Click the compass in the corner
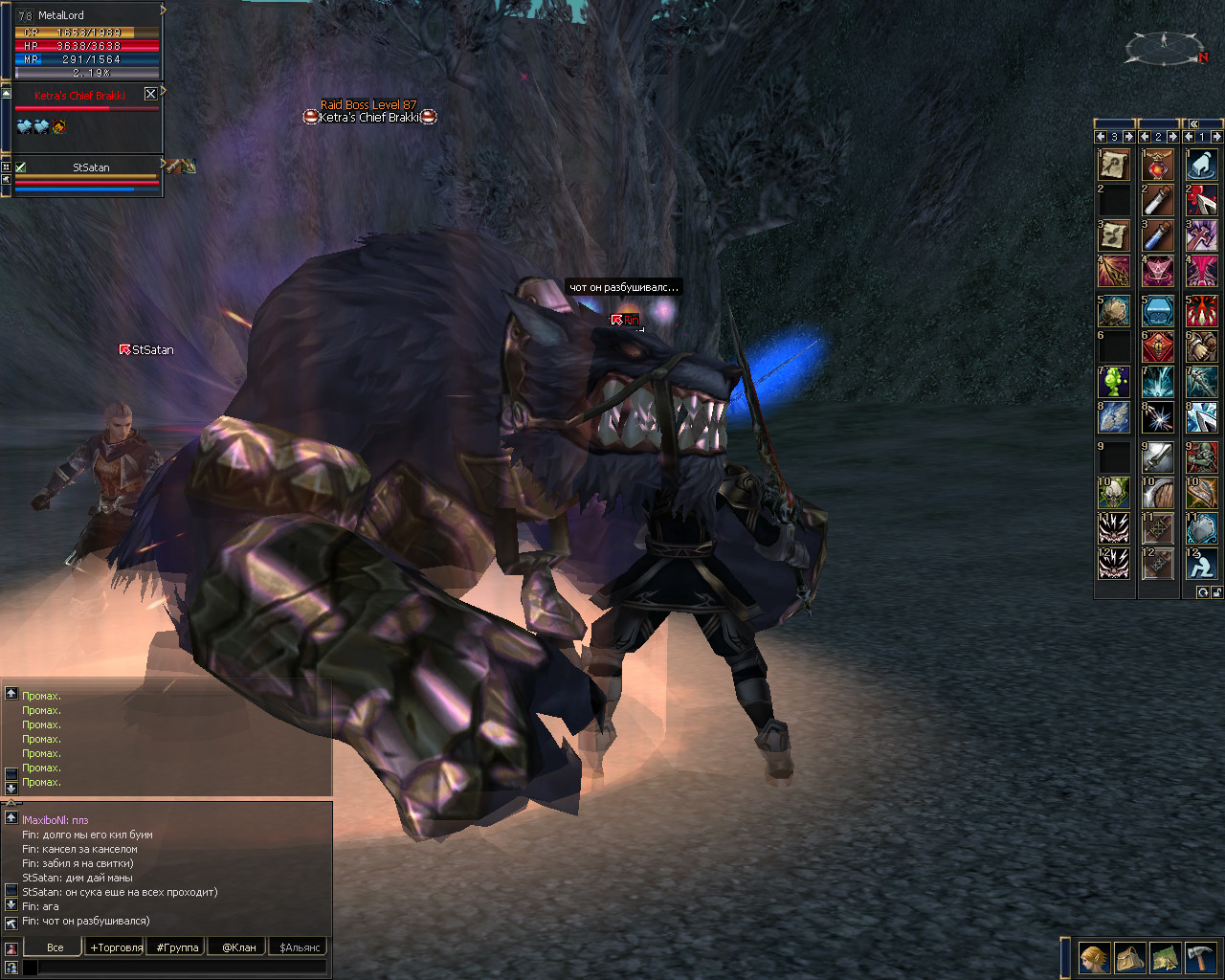This screenshot has height=980, width=1225. [x=1165, y=46]
